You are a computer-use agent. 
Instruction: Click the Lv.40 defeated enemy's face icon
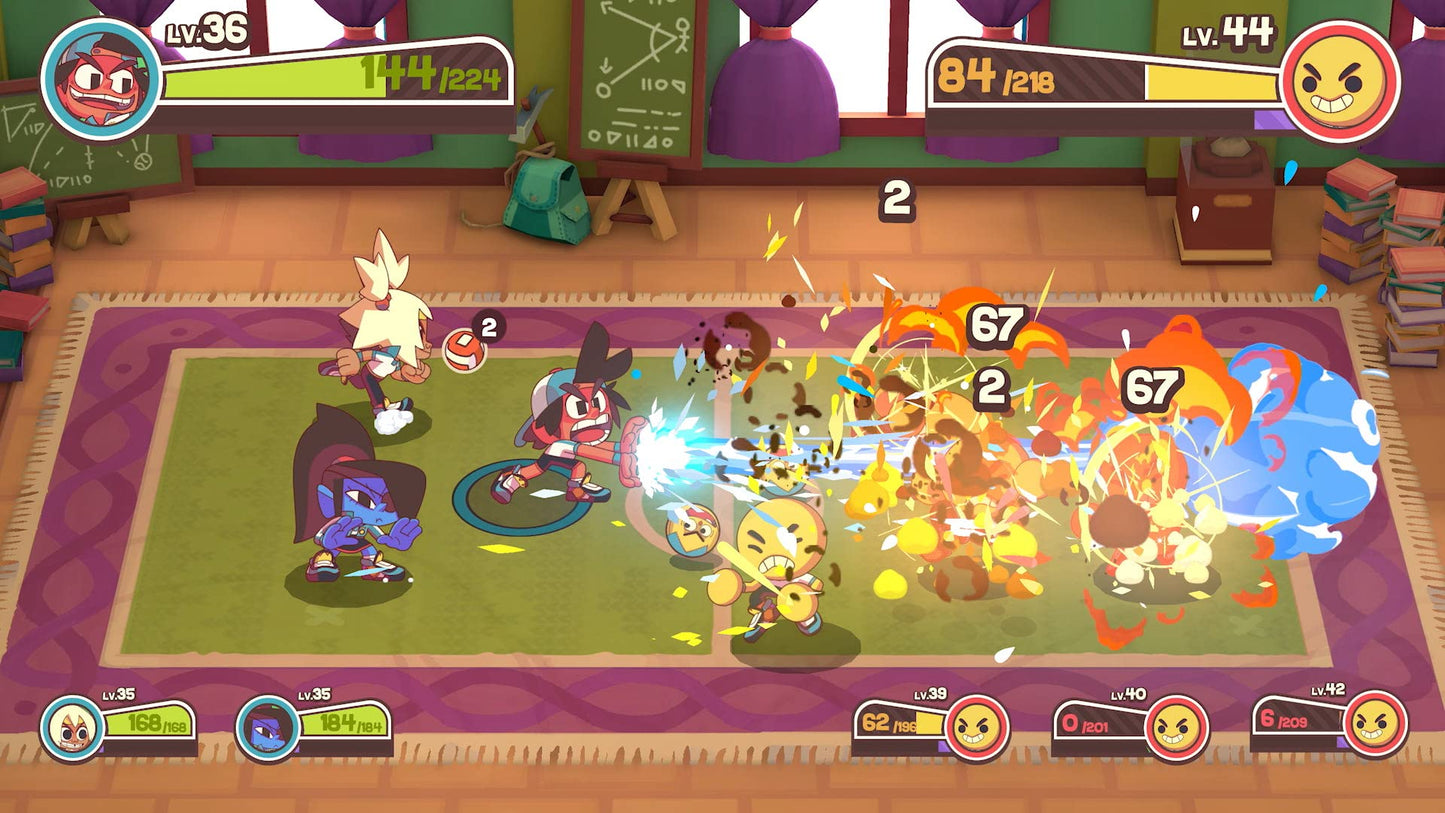coord(1176,727)
